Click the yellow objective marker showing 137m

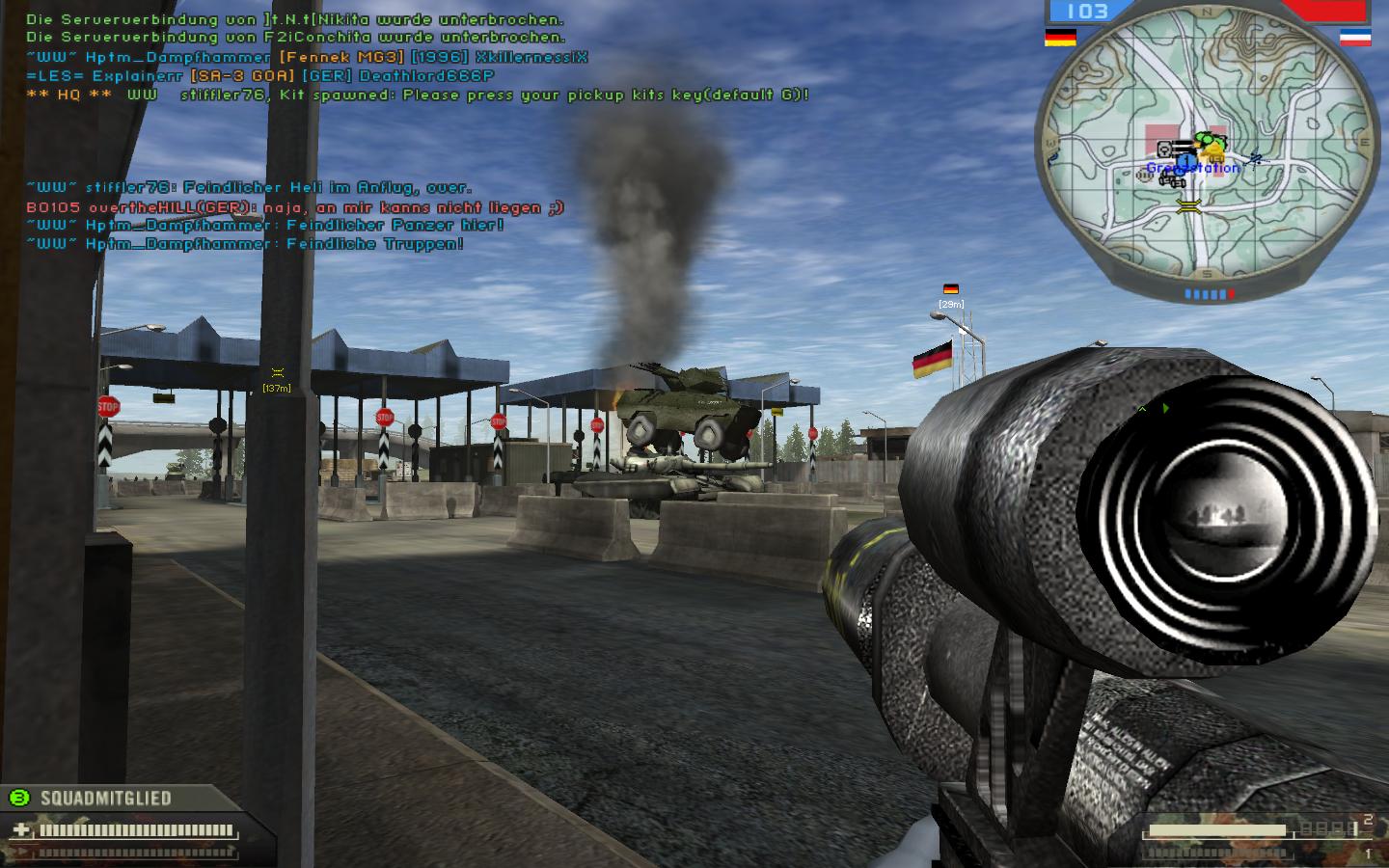click(x=277, y=373)
